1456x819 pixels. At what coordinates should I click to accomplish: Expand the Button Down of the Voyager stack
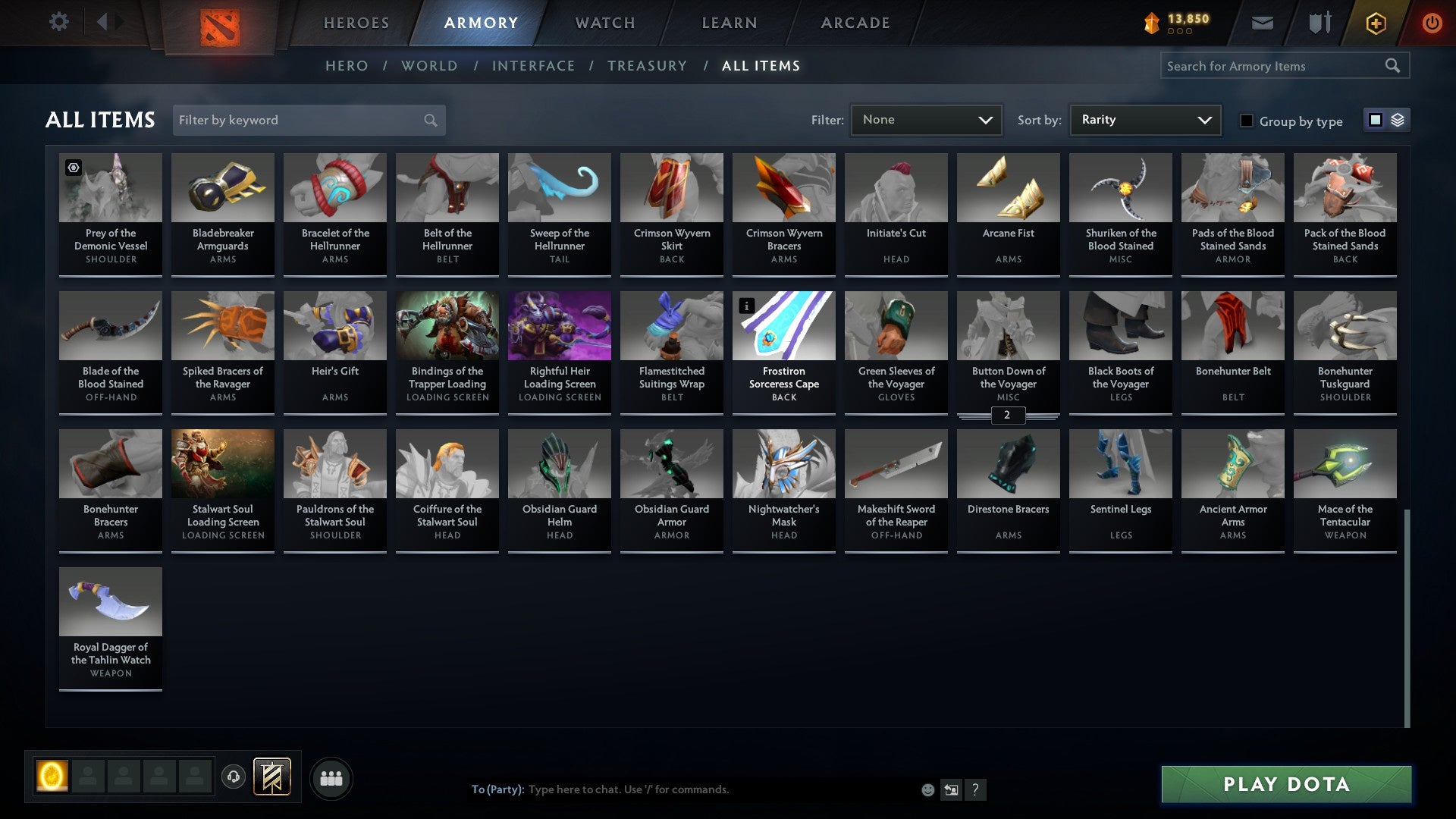click(1008, 416)
